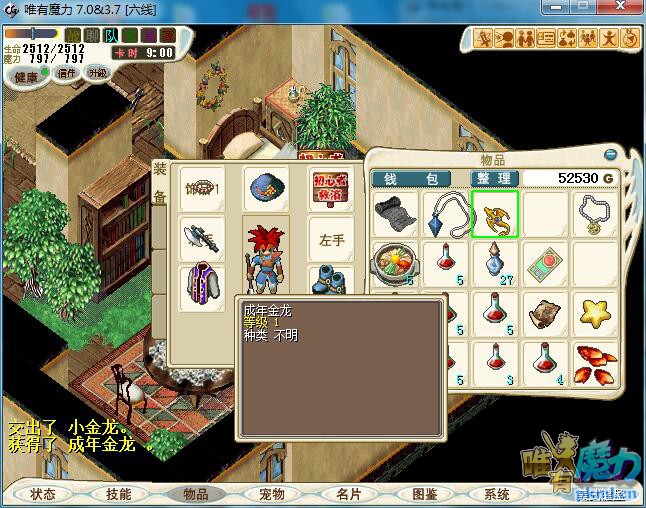Screen dimensions: 646x508
Task: Click the empty 左手 left-hand slot
Action: point(331,240)
